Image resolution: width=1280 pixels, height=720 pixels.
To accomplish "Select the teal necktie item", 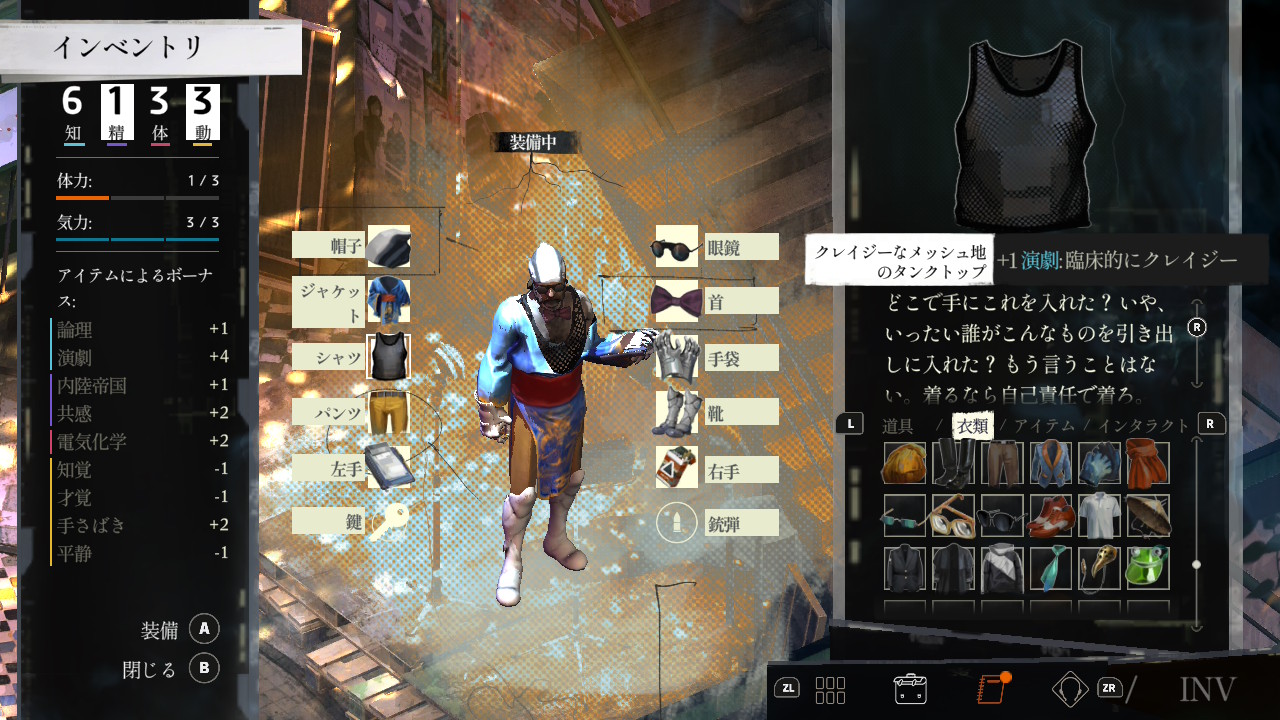I will pyautogui.click(x=1048, y=568).
